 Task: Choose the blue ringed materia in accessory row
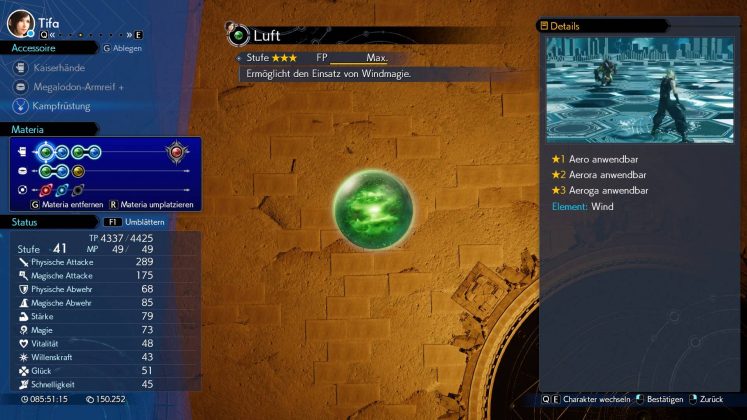(x=62, y=189)
